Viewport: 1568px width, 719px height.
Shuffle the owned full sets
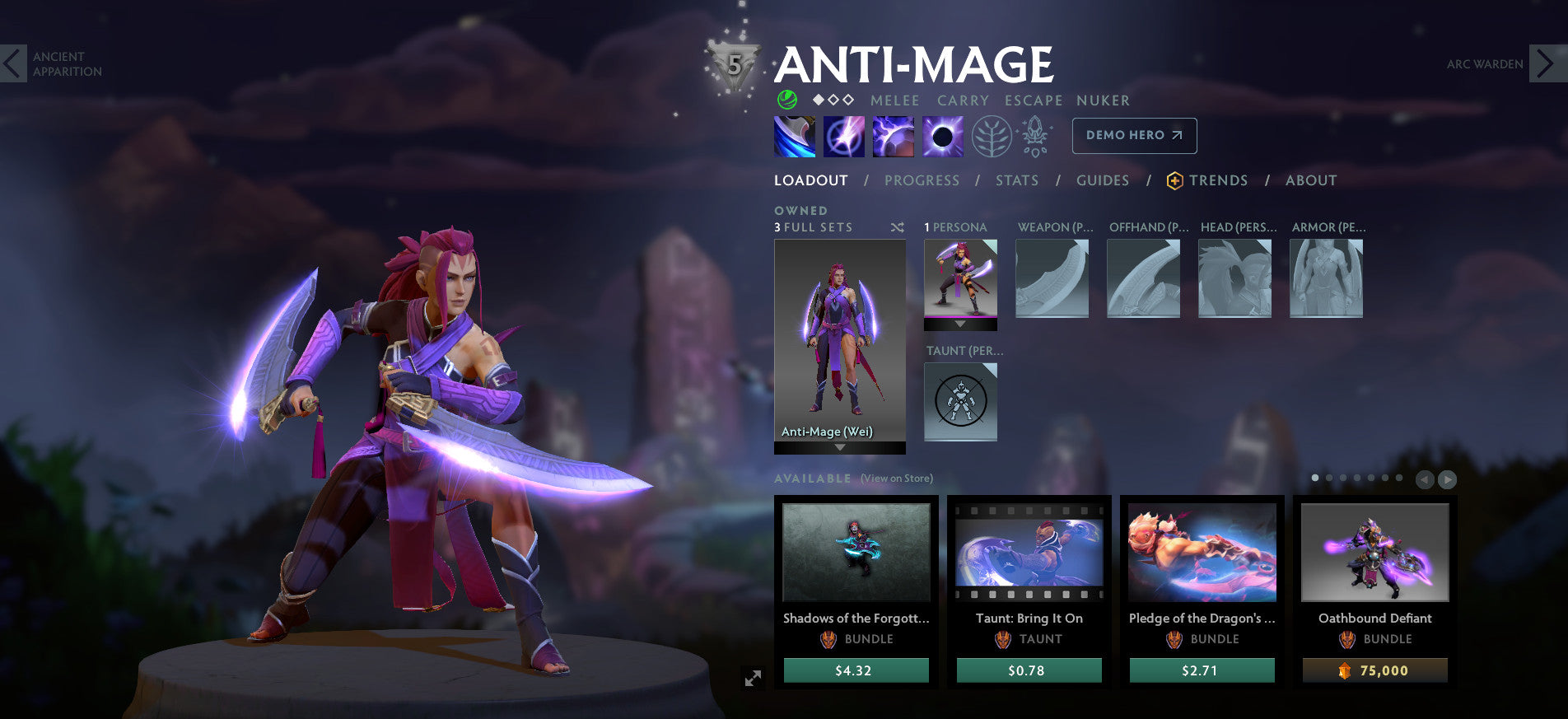pyautogui.click(x=898, y=227)
